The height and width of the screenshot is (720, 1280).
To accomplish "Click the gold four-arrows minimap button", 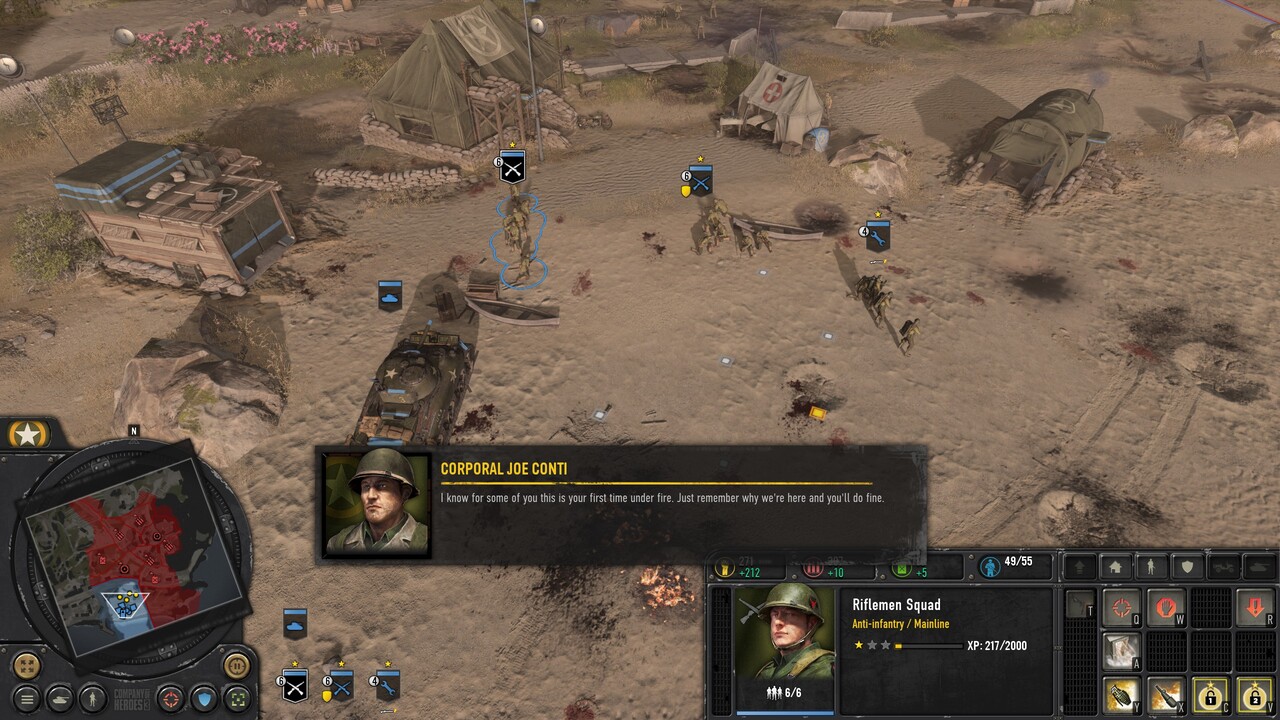I will pos(27,665).
